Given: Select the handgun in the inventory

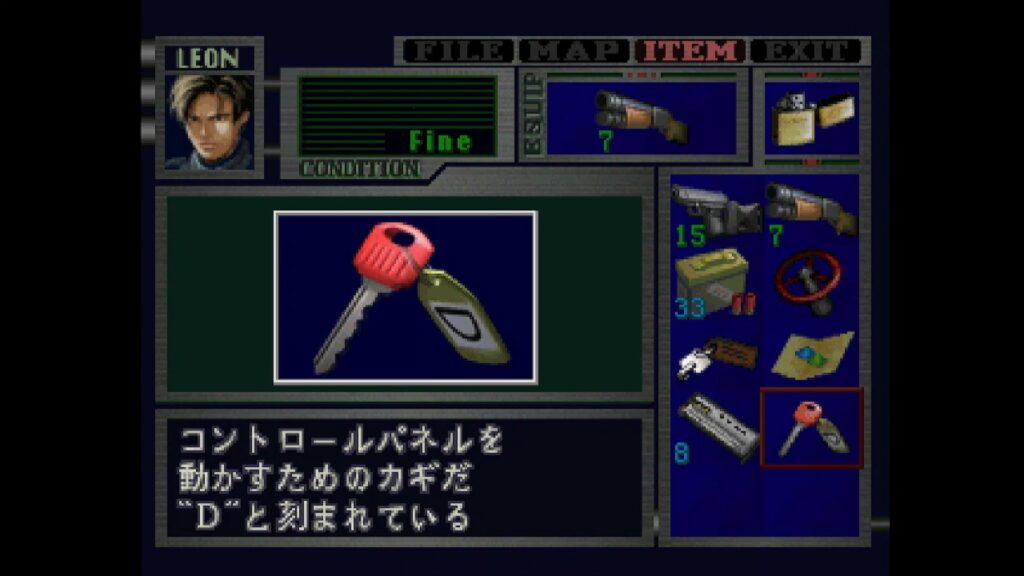Looking at the screenshot, I should [x=715, y=210].
